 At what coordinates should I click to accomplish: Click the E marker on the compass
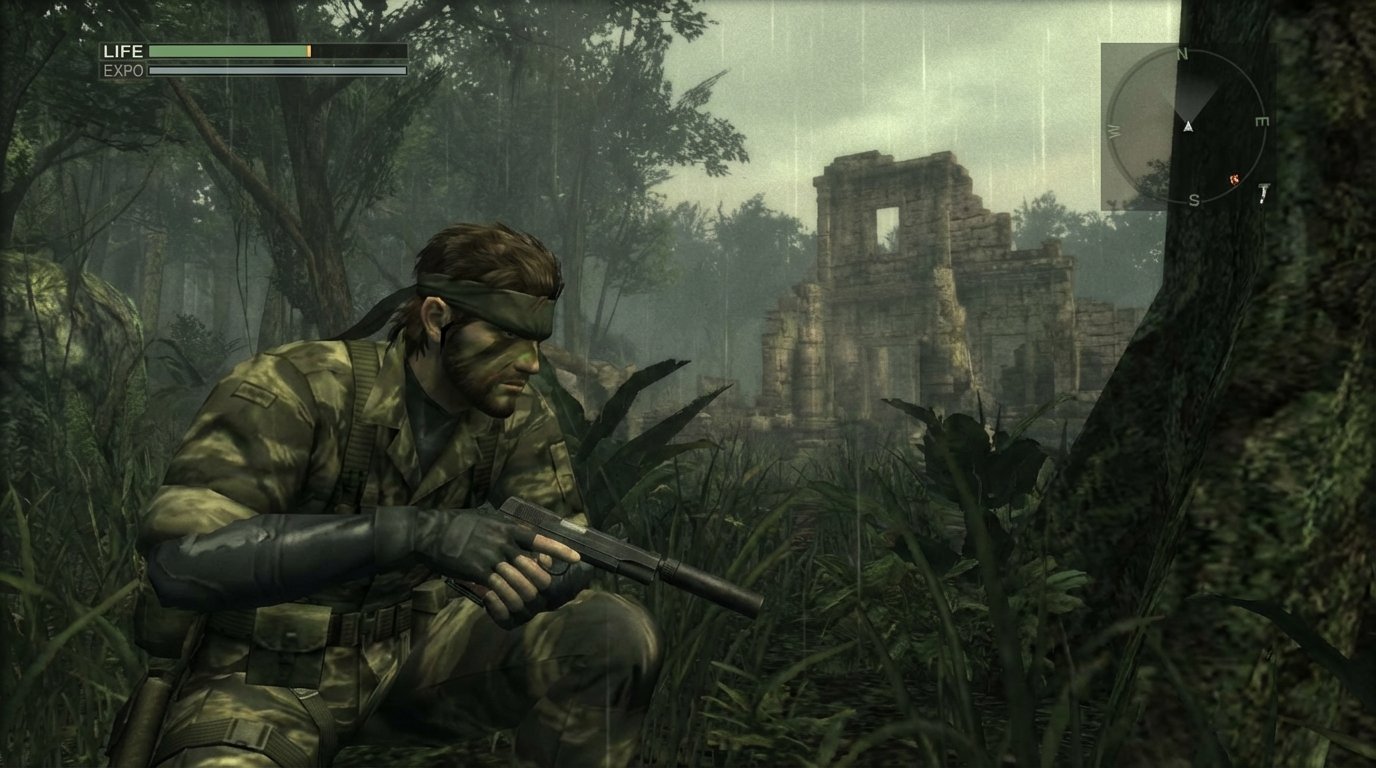coord(1263,121)
